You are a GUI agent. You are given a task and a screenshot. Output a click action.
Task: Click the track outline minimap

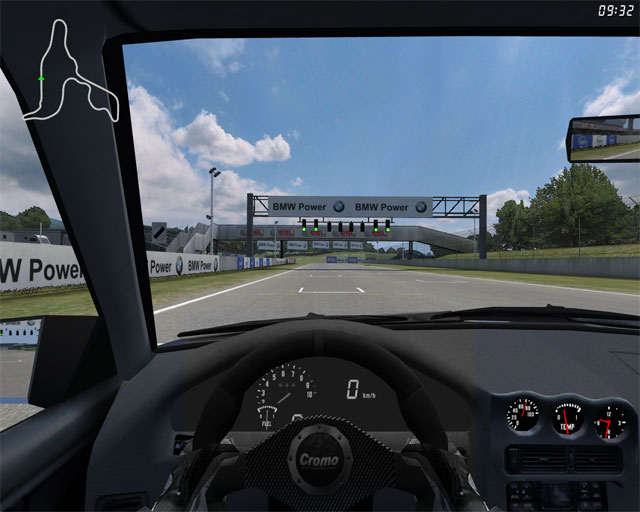[71, 75]
